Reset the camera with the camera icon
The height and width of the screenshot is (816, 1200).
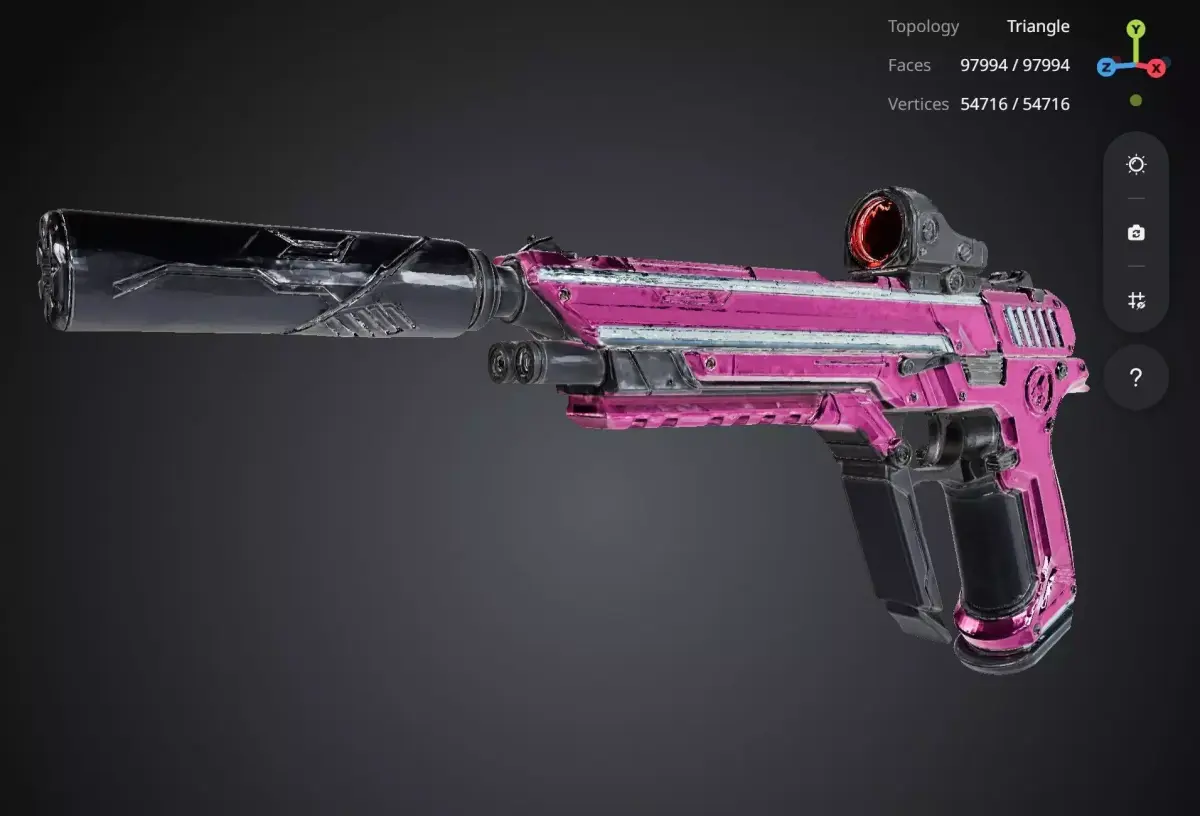click(1136, 233)
